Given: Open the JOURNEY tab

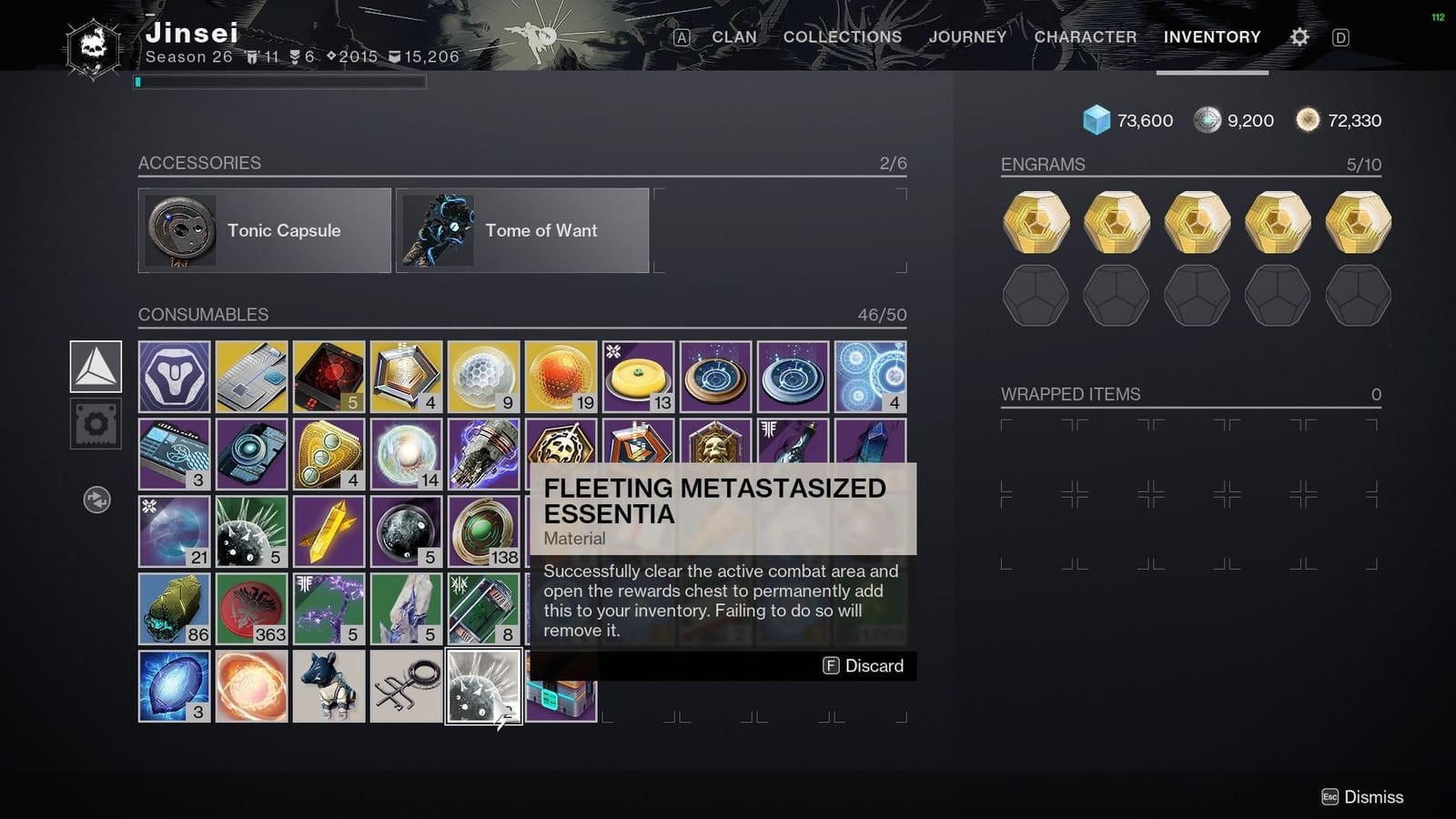Looking at the screenshot, I should click(967, 37).
